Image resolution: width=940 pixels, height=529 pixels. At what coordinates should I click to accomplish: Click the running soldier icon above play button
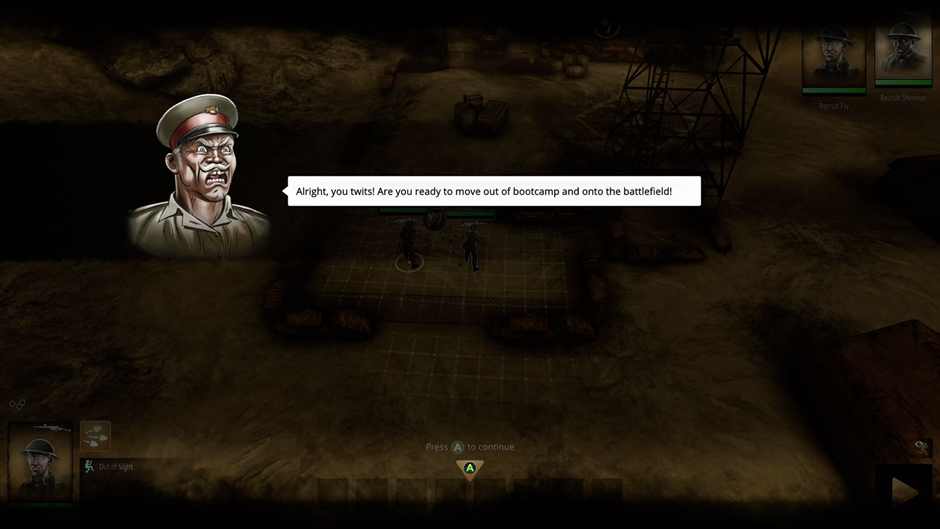pos(922,447)
